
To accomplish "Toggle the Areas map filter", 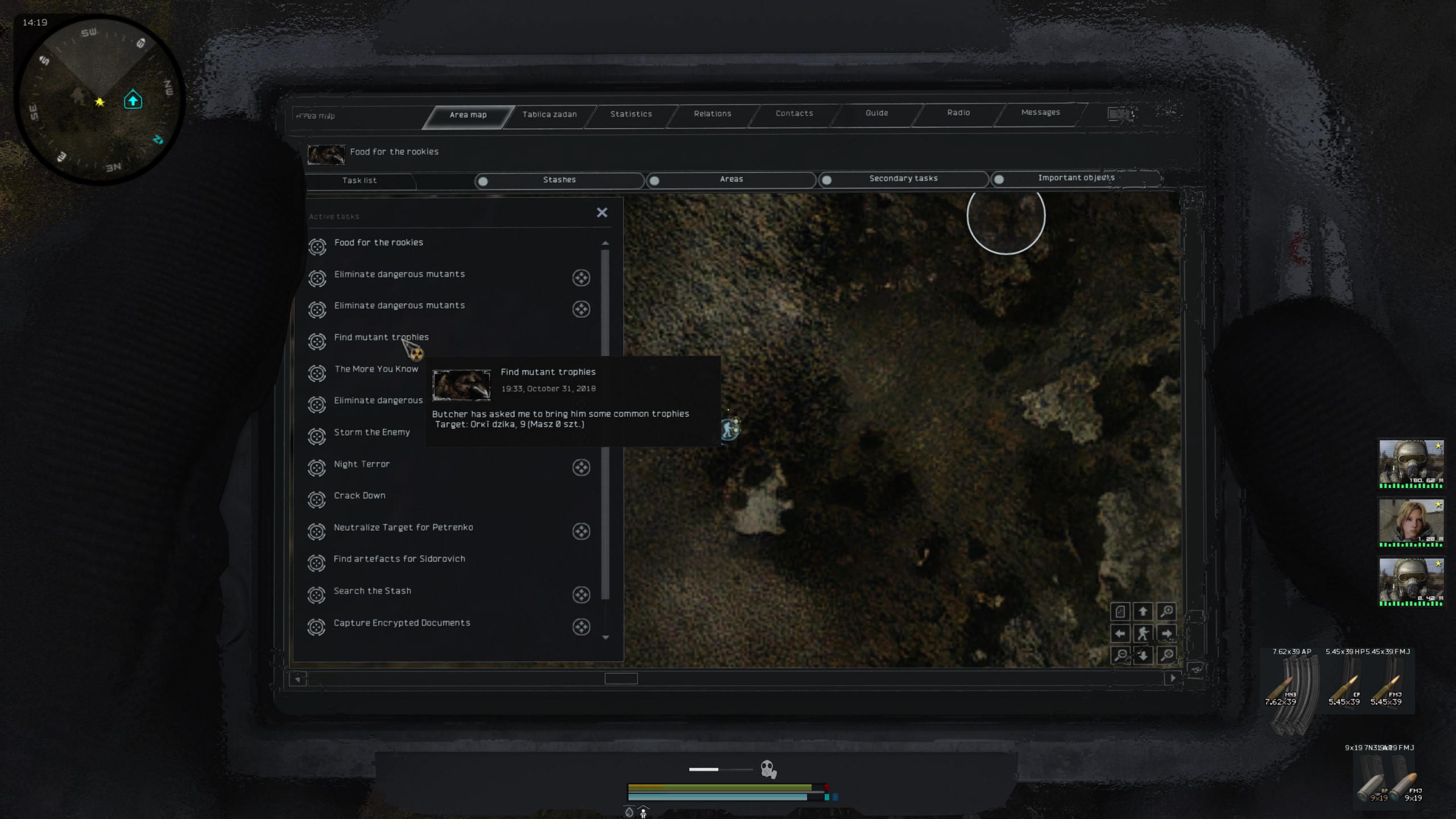I will point(655,181).
